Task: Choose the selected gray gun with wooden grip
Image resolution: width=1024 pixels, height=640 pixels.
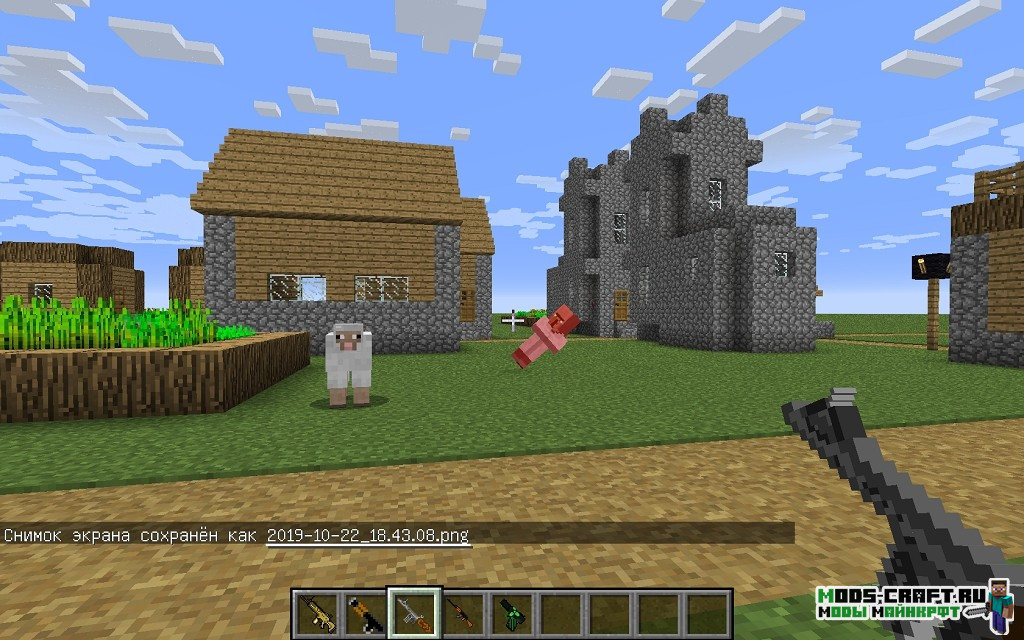Action: [409, 611]
